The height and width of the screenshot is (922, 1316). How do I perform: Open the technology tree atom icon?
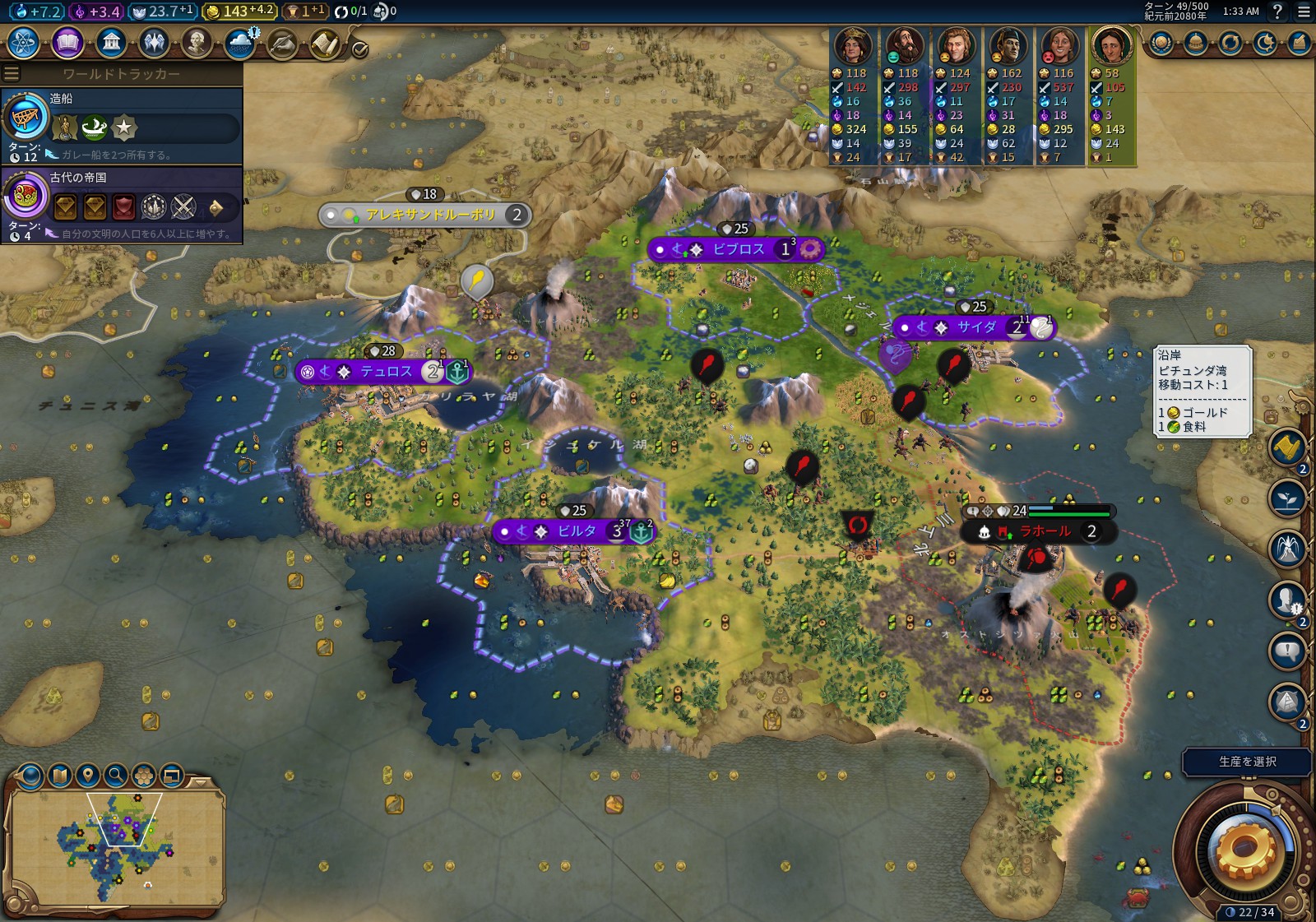(24, 42)
